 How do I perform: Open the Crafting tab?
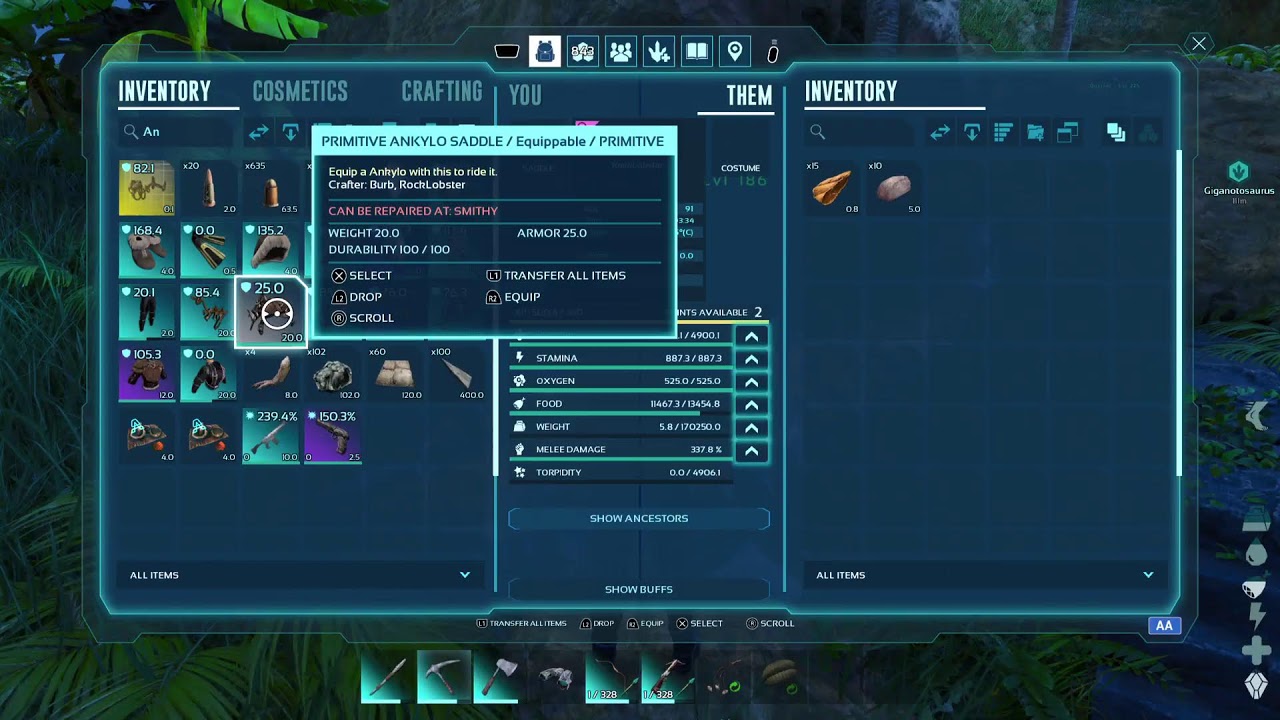[x=441, y=92]
